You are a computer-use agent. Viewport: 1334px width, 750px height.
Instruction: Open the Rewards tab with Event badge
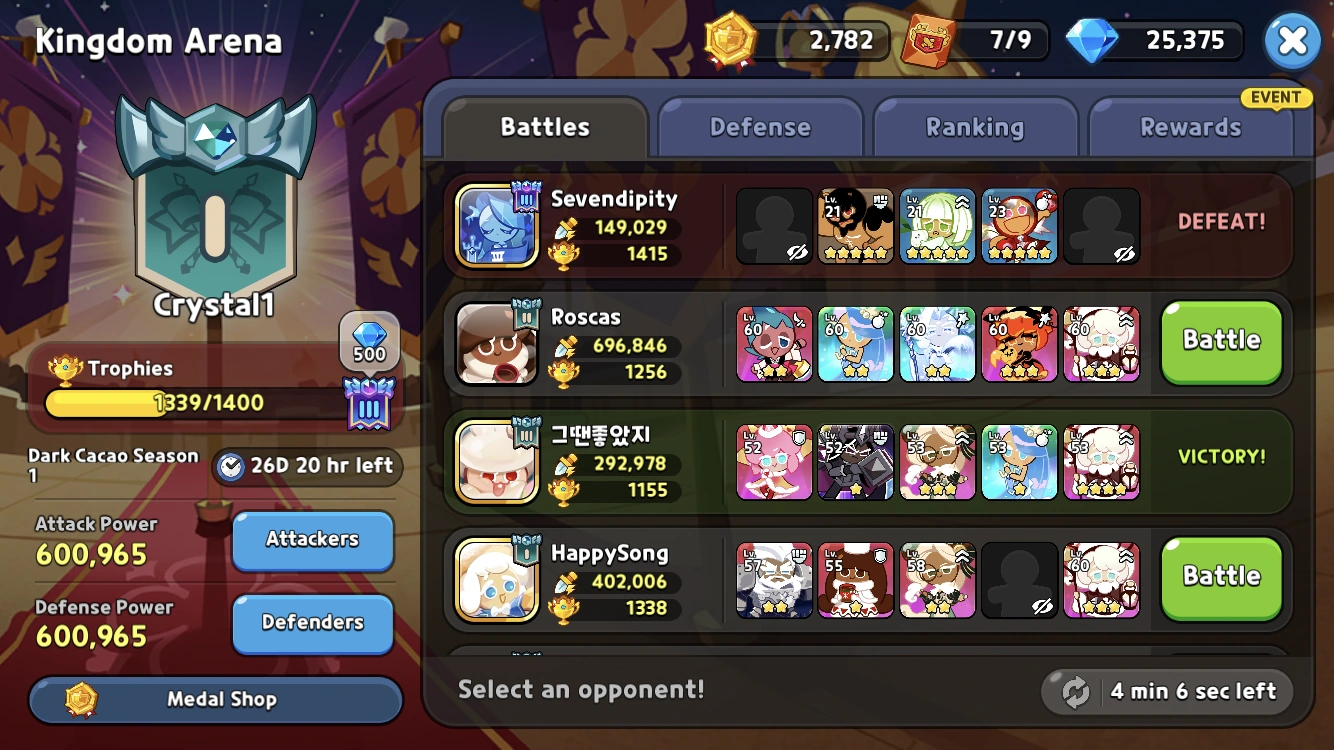point(1191,127)
